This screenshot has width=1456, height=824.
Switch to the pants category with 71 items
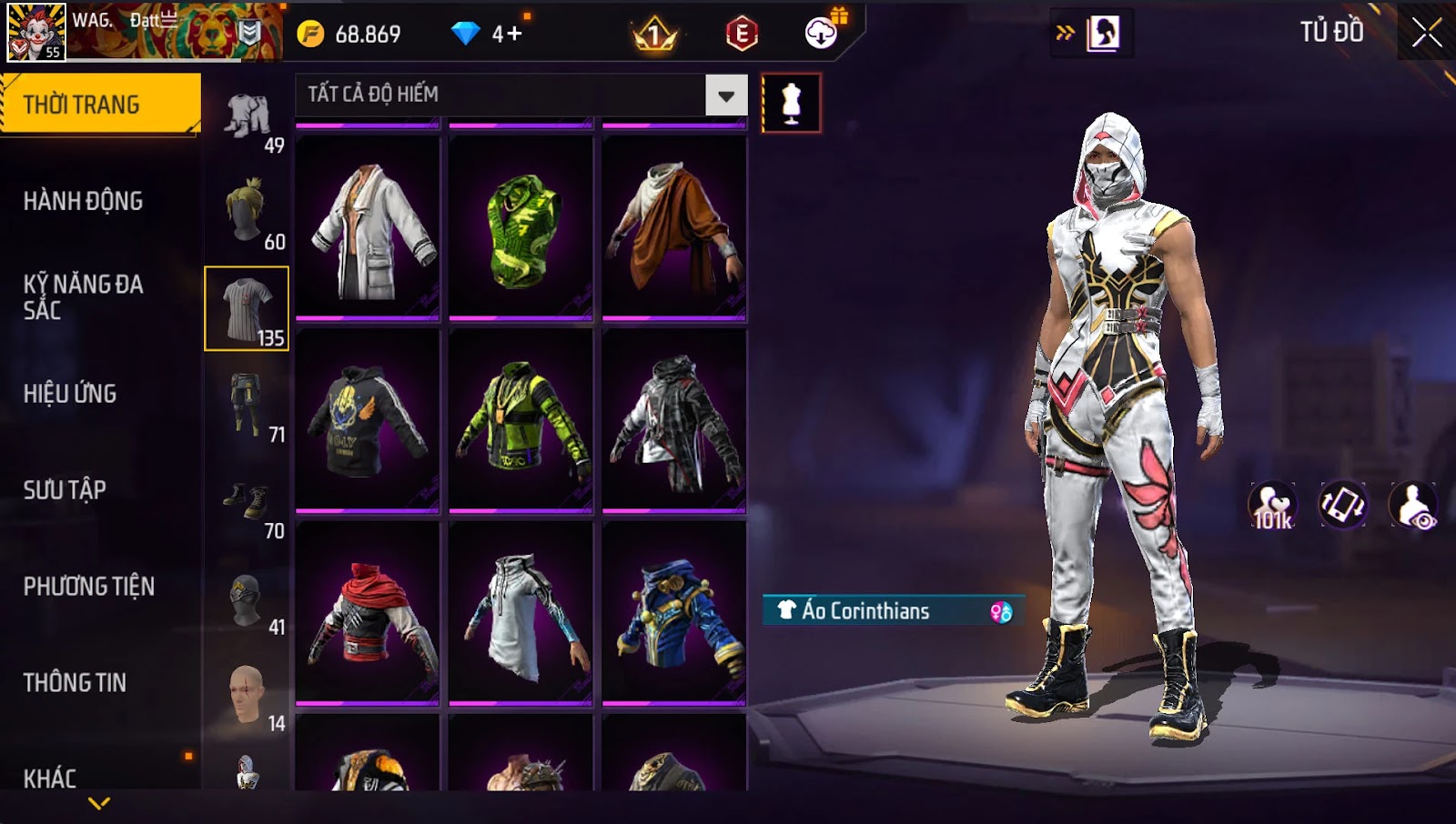pyautogui.click(x=247, y=406)
